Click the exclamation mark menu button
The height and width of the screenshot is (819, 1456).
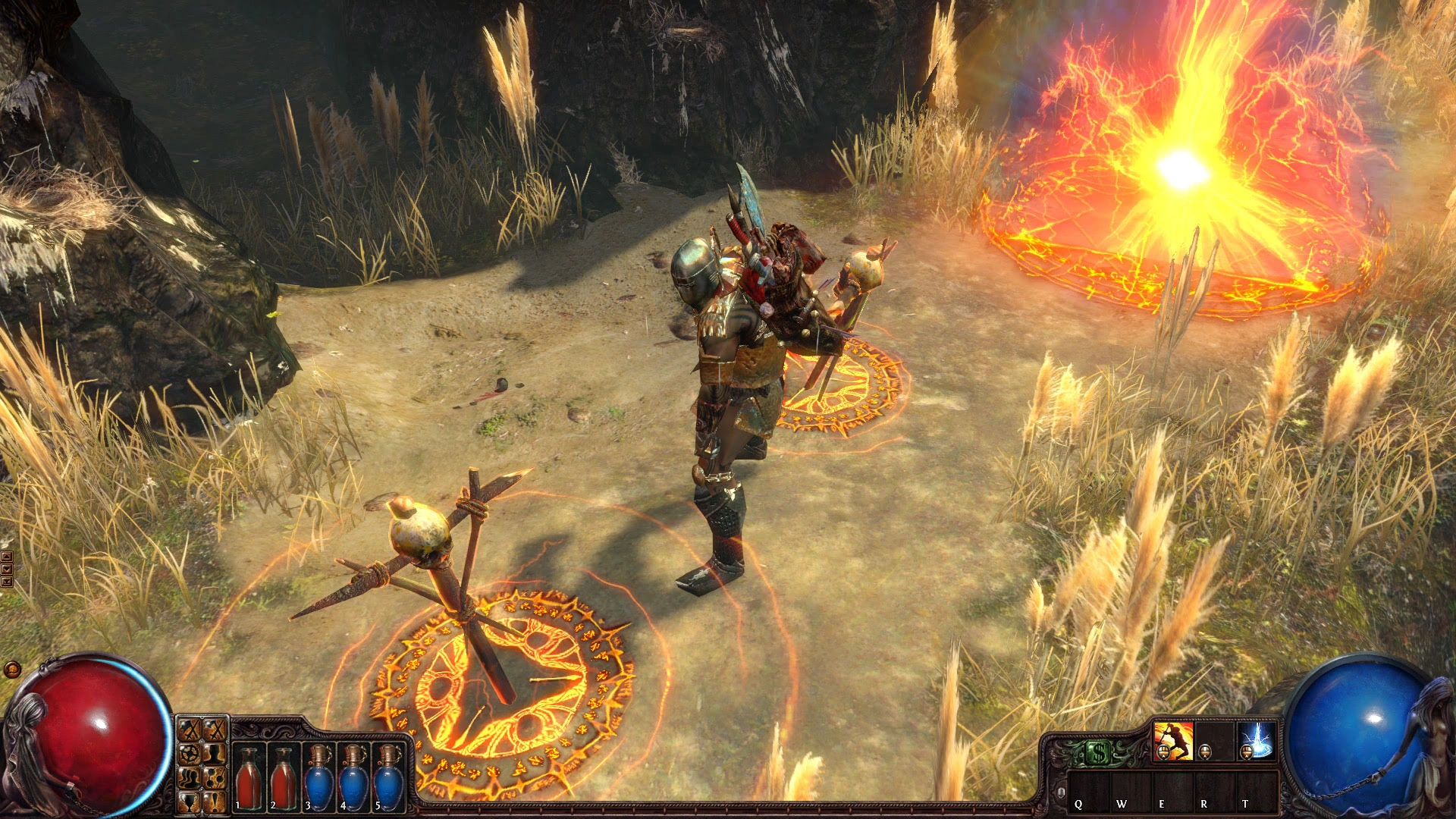pyautogui.click(x=216, y=801)
